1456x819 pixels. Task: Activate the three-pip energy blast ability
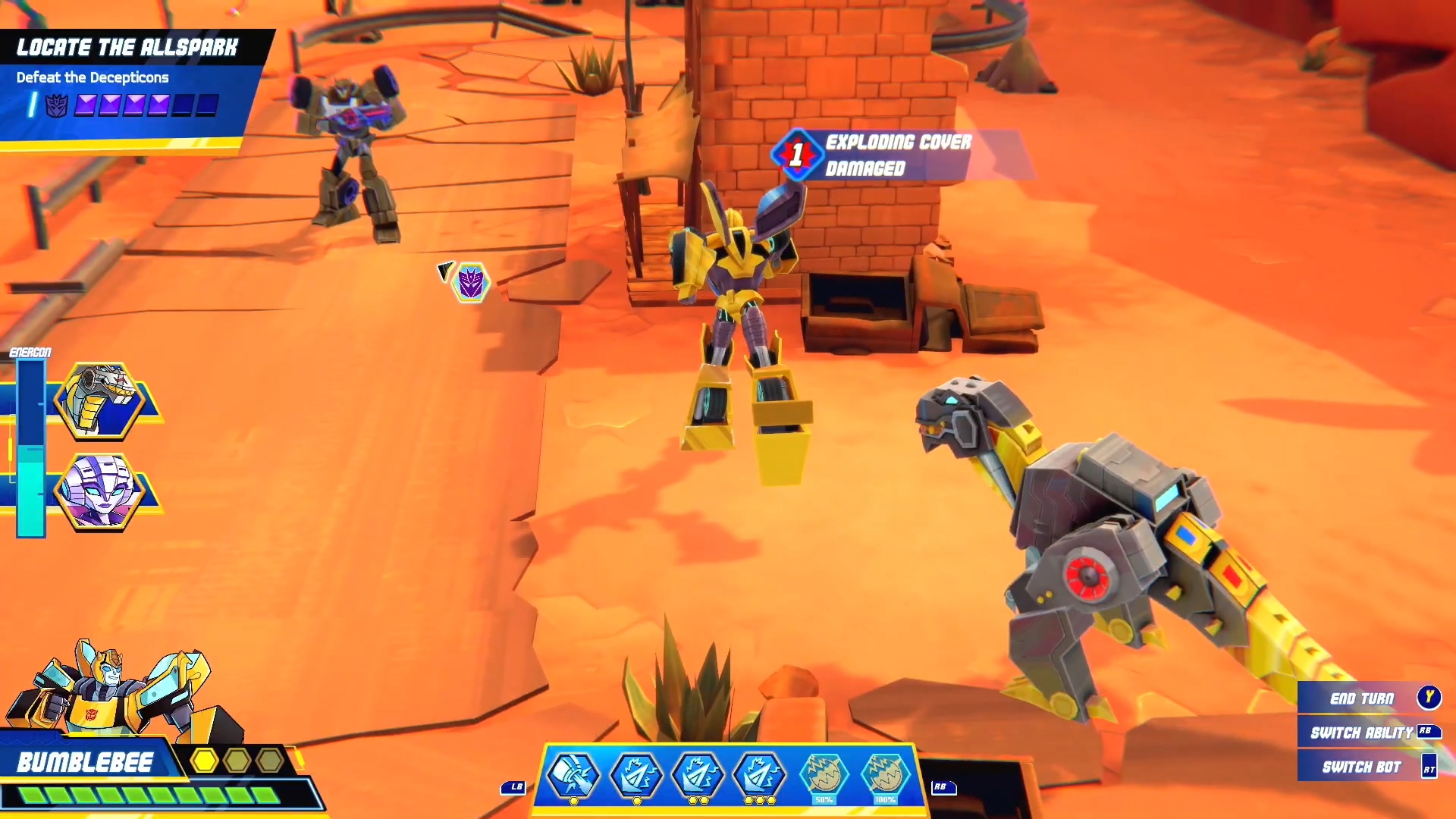pos(760,775)
